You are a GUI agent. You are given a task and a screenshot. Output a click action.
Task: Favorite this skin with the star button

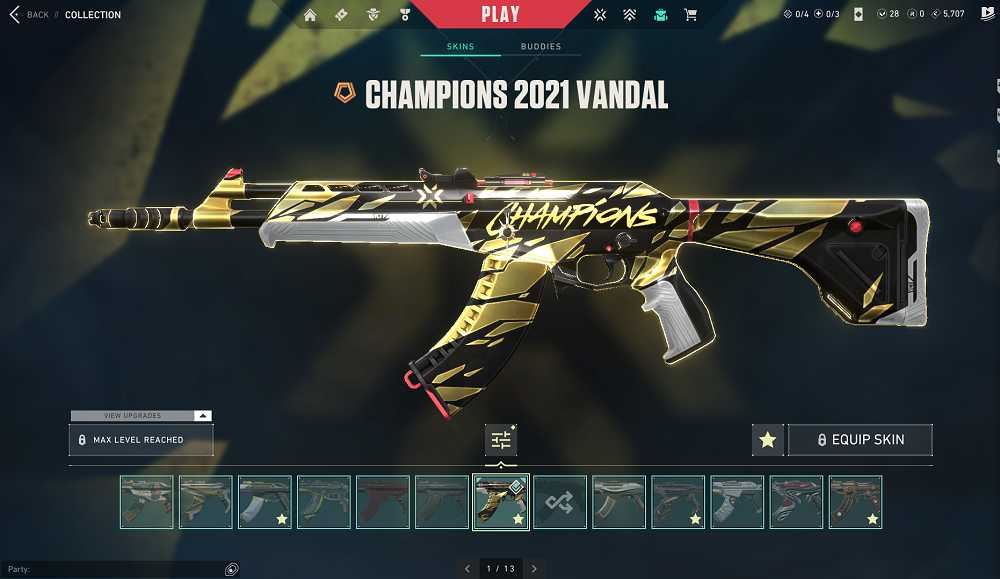click(768, 440)
